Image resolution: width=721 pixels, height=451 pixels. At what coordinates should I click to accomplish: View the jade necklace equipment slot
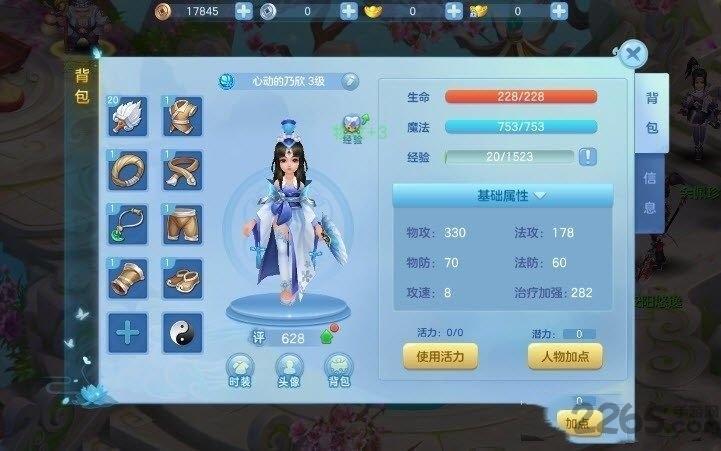click(129, 225)
